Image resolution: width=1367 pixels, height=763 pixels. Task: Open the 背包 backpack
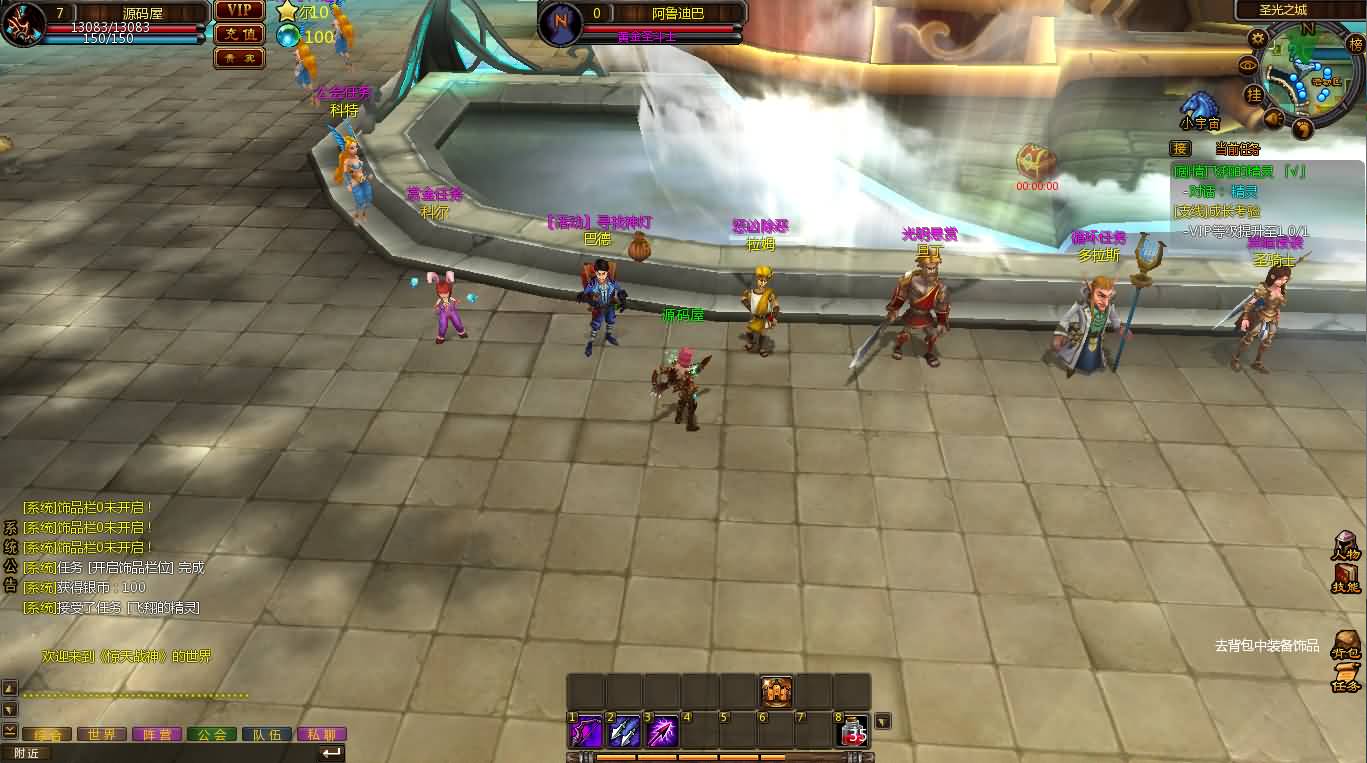coord(1346,644)
